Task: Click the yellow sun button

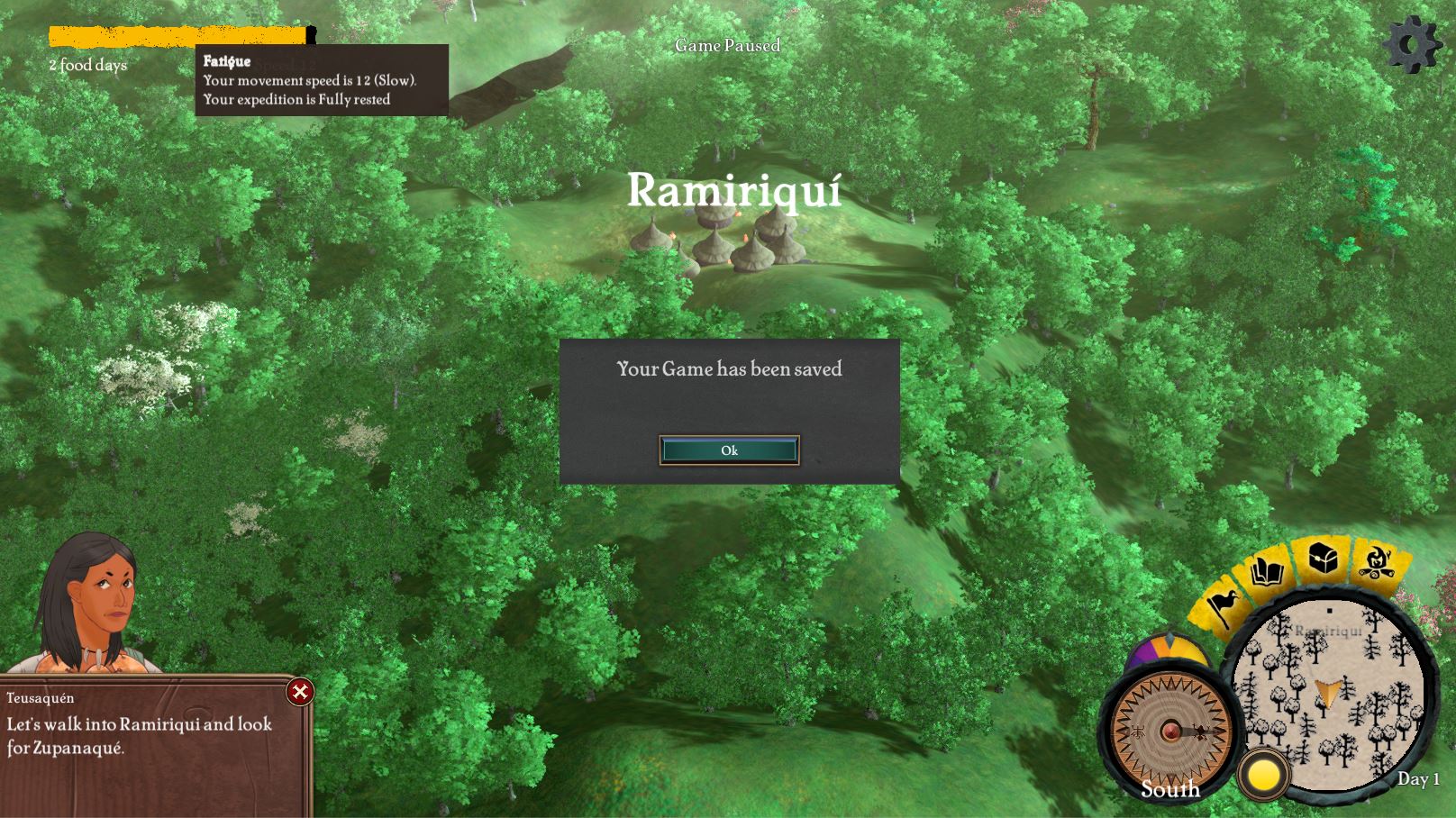Action: tap(1263, 775)
